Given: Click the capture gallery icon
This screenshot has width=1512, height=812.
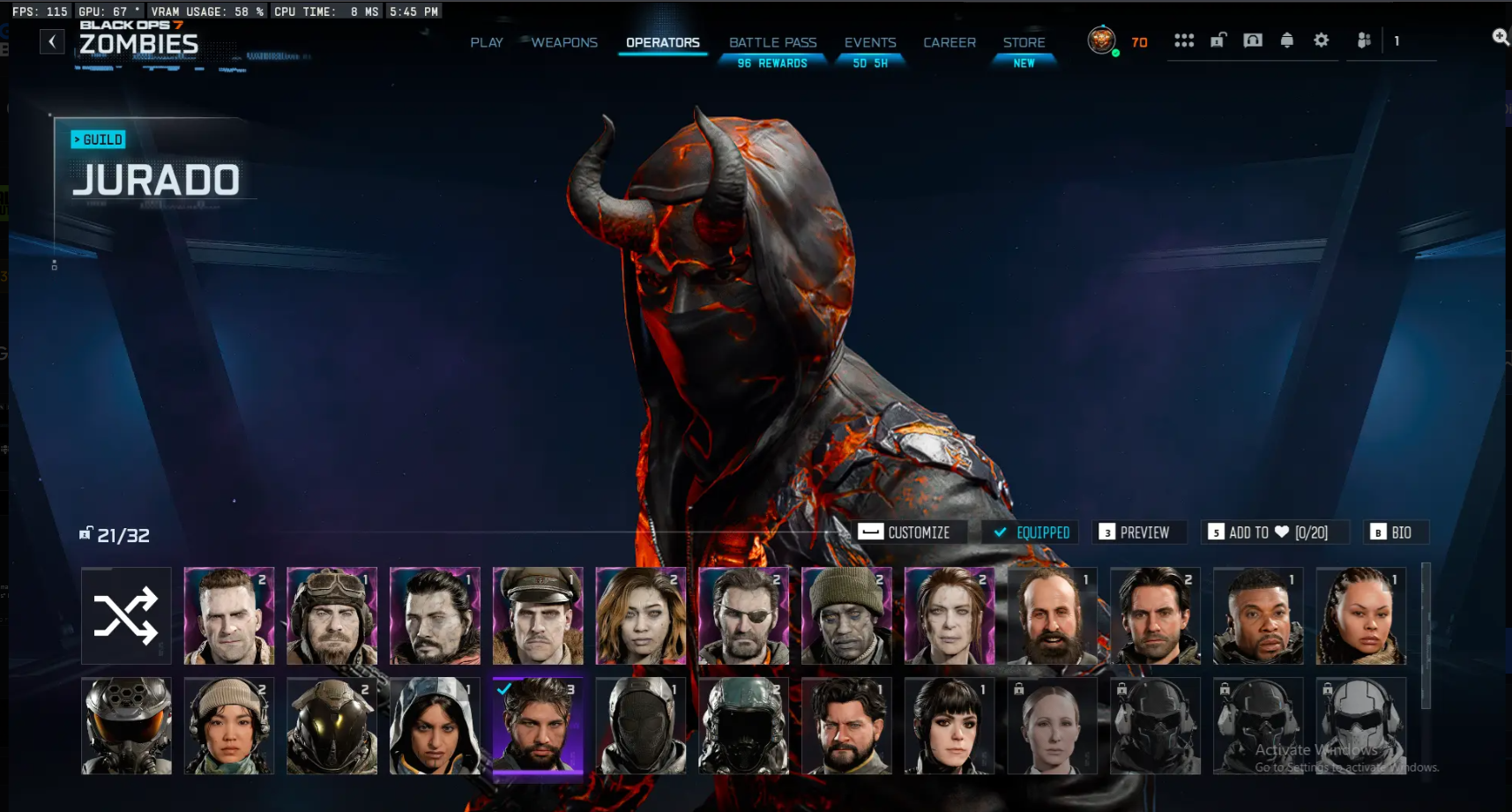Looking at the screenshot, I should pos(1253,40).
